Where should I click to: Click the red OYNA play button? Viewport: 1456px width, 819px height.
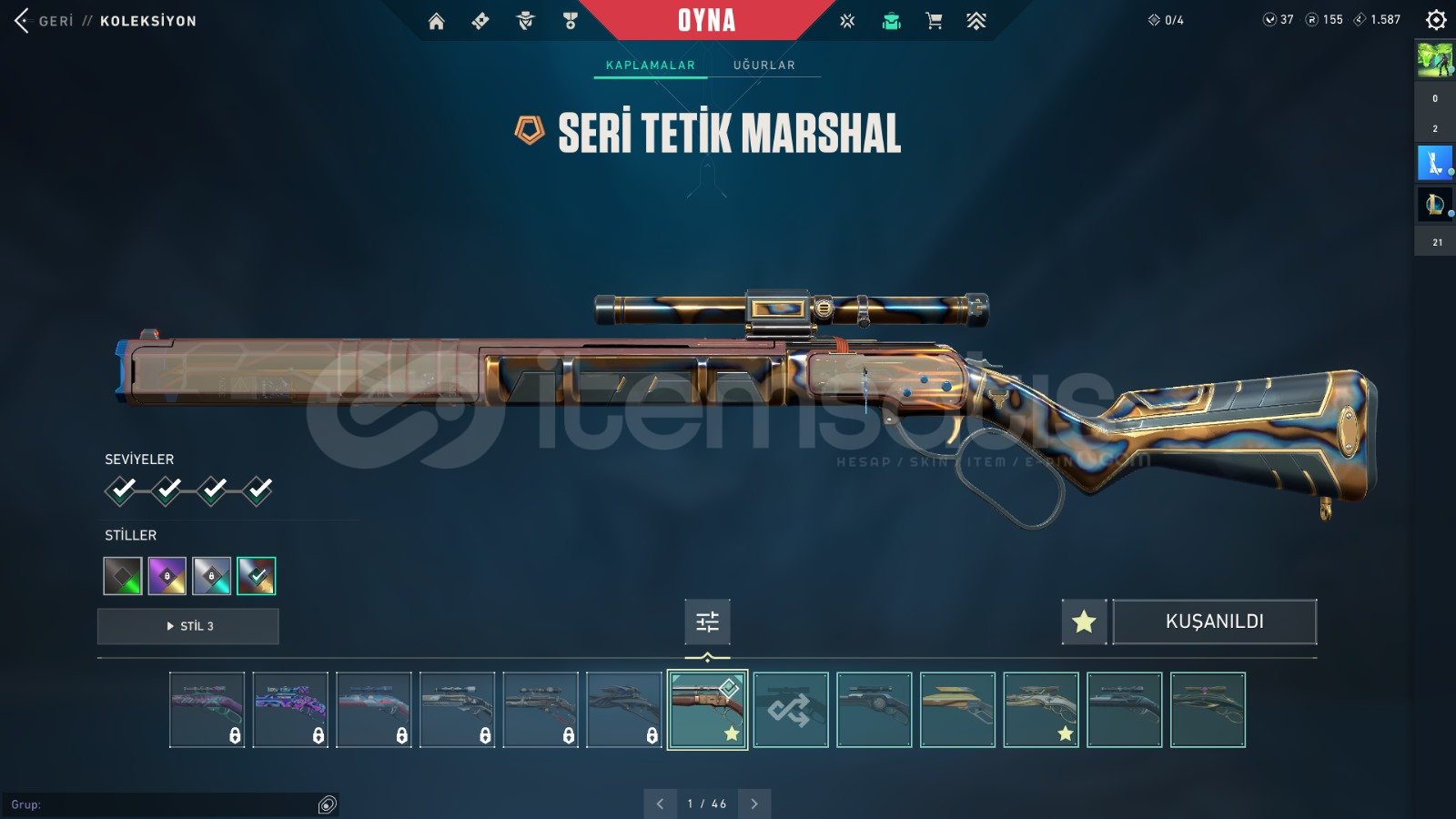pyautogui.click(x=706, y=20)
